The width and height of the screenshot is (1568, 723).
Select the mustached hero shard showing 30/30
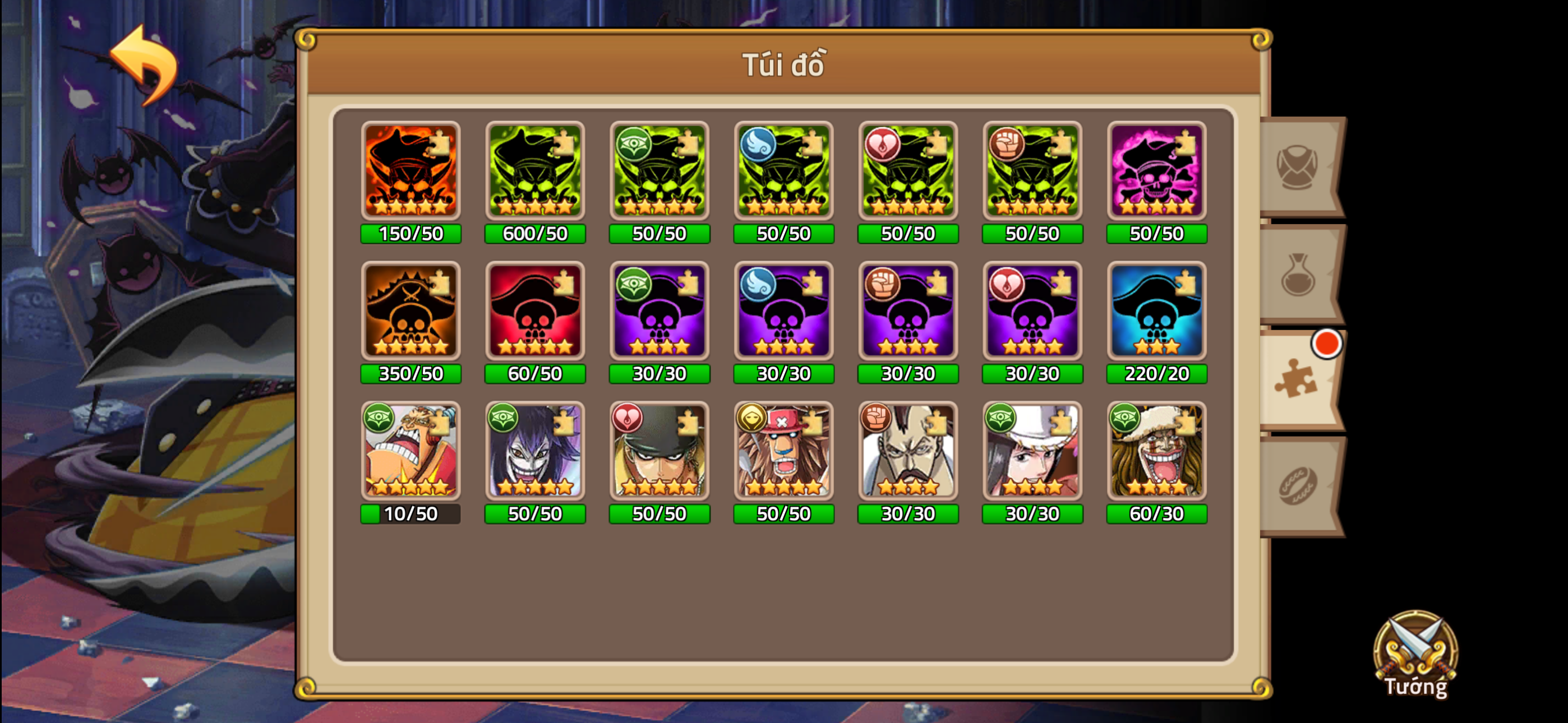tap(907, 452)
